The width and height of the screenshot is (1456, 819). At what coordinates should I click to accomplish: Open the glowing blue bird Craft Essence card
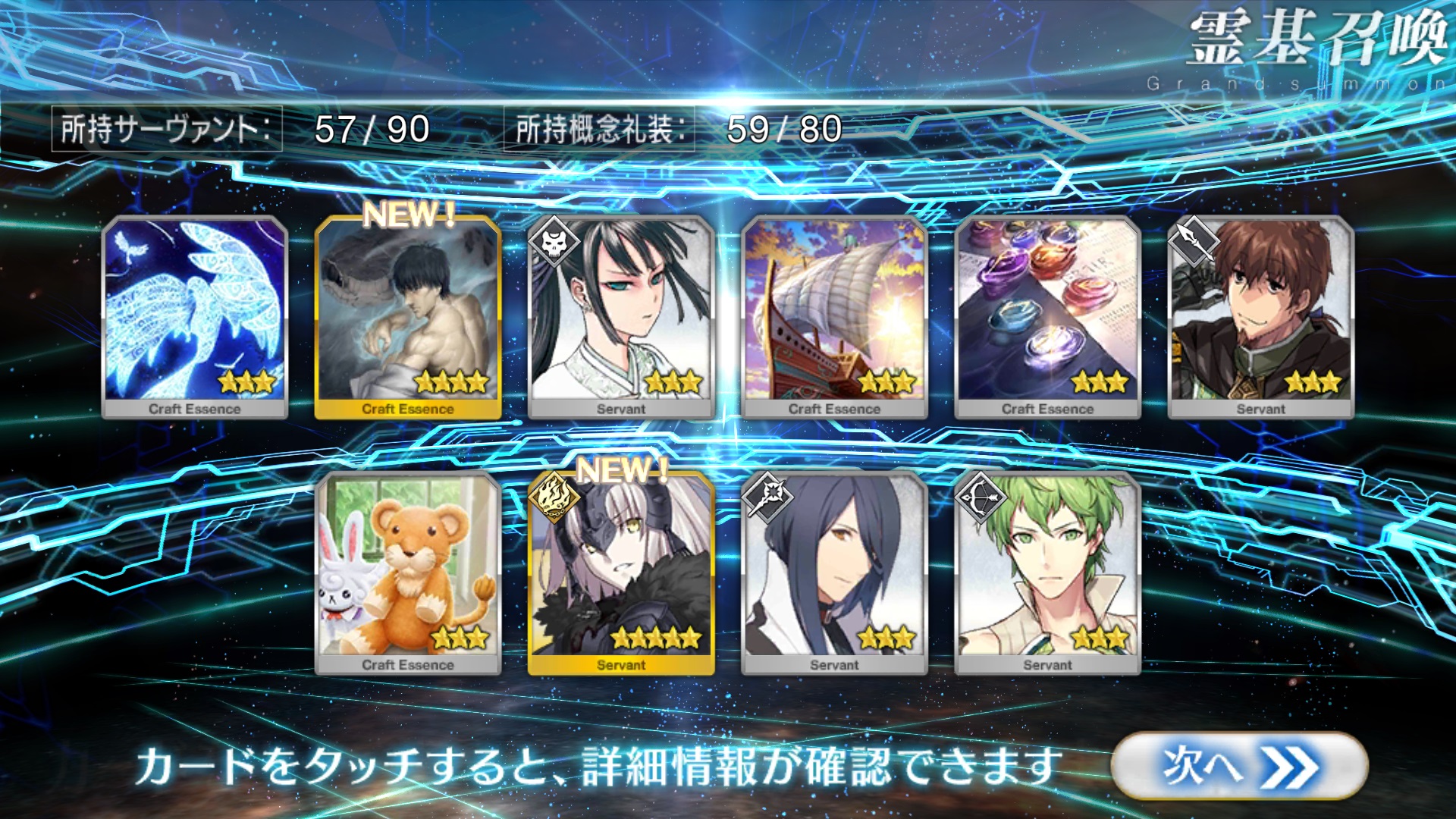point(195,317)
